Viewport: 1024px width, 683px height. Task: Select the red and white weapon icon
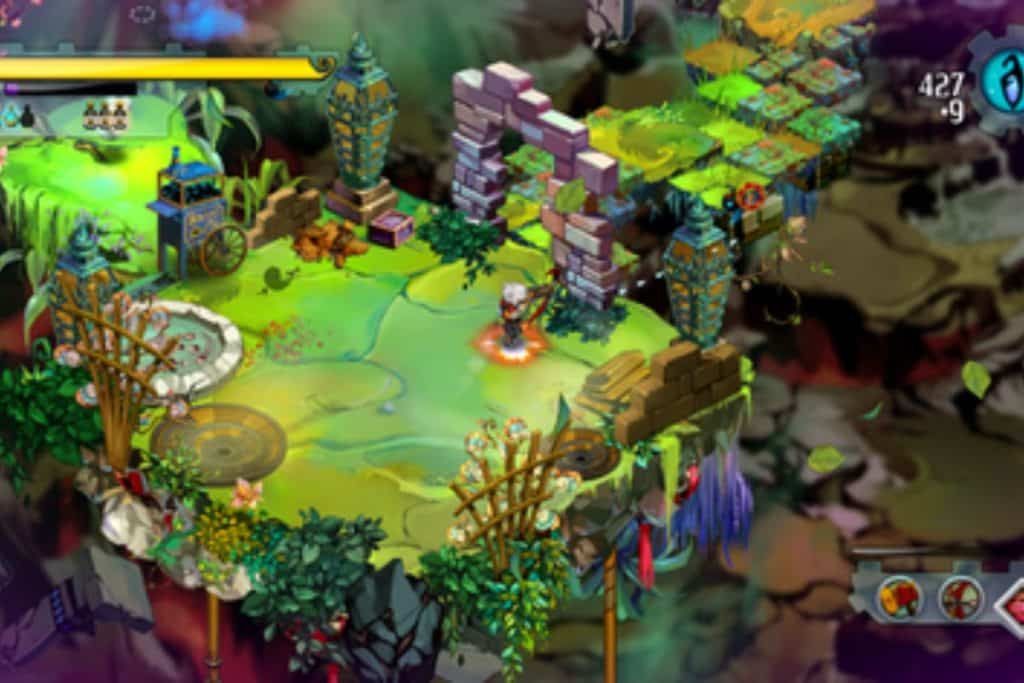(x=960, y=599)
